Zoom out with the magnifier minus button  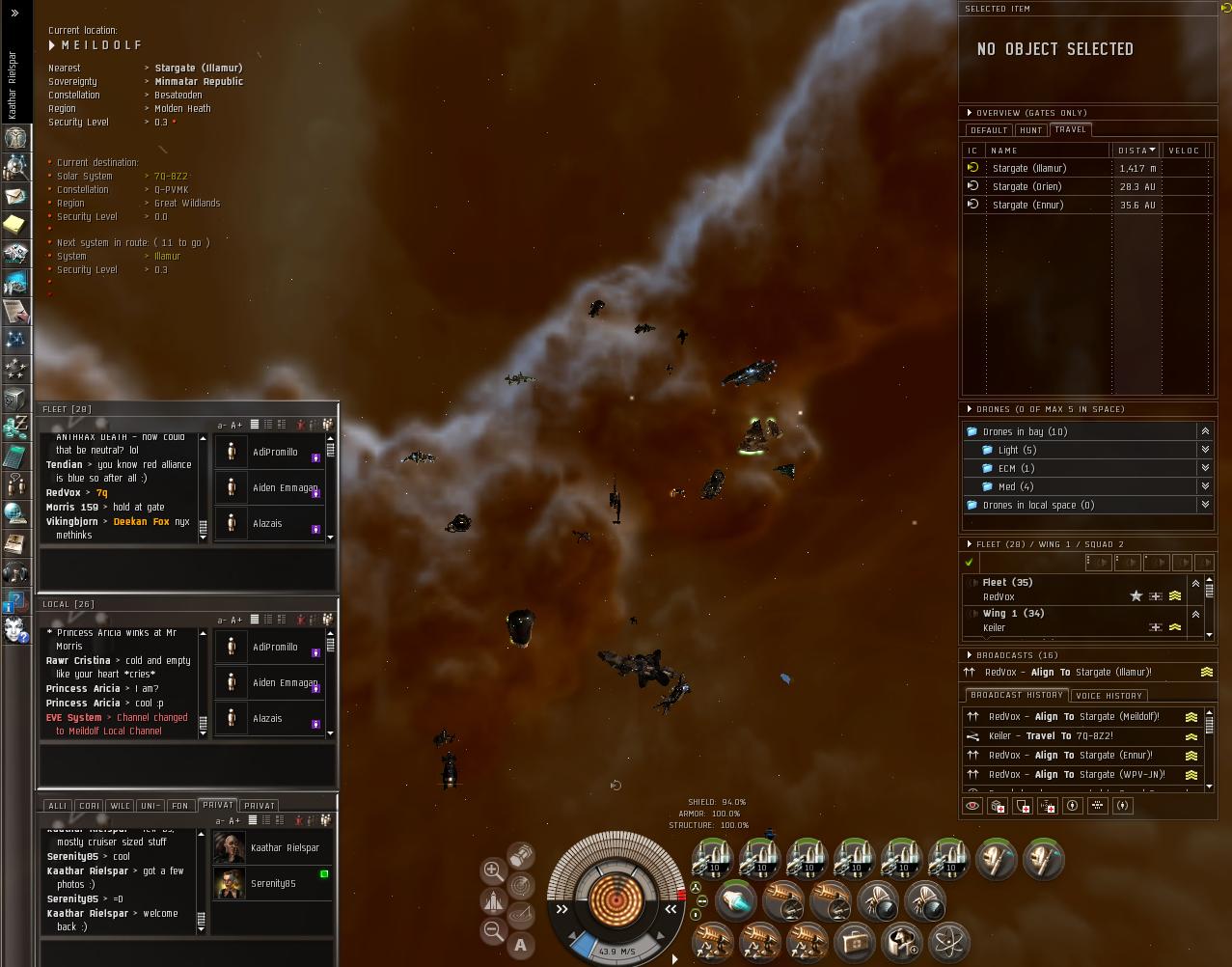coord(493,929)
